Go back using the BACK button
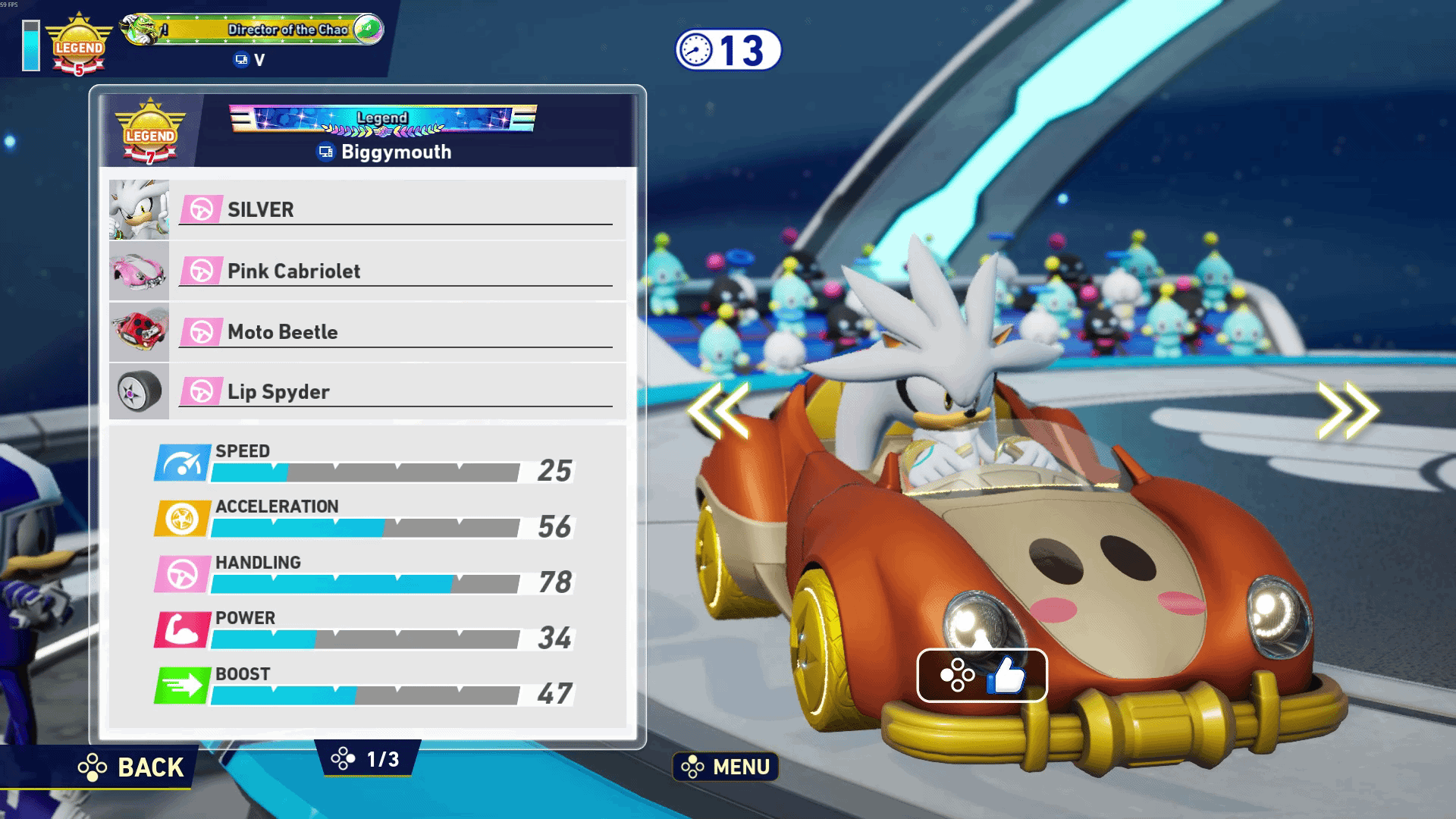Viewport: 1456px width, 819px height. click(x=132, y=767)
